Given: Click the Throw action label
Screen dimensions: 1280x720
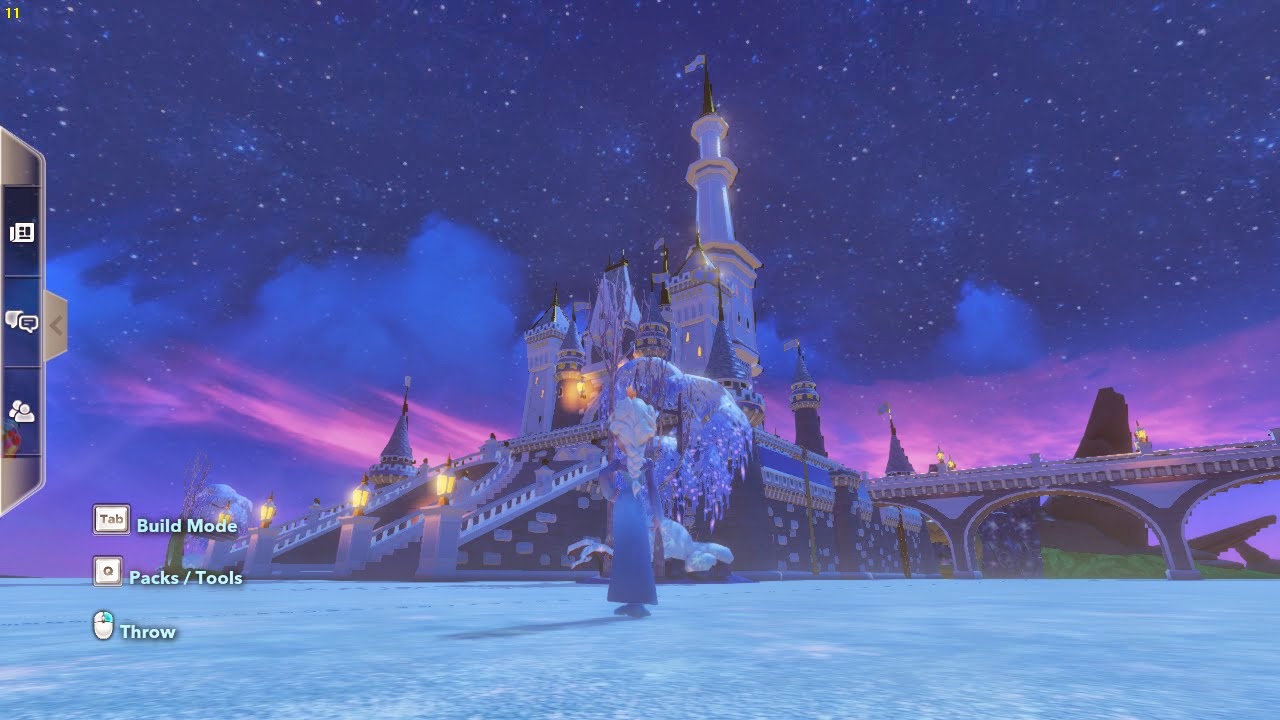Looking at the screenshot, I should [x=146, y=631].
